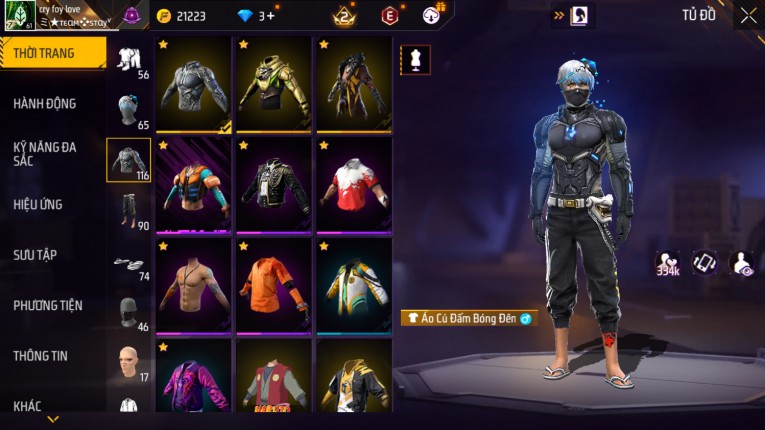The height and width of the screenshot is (430, 765).
Task: Select the gold and black armored top
Action: (274, 85)
